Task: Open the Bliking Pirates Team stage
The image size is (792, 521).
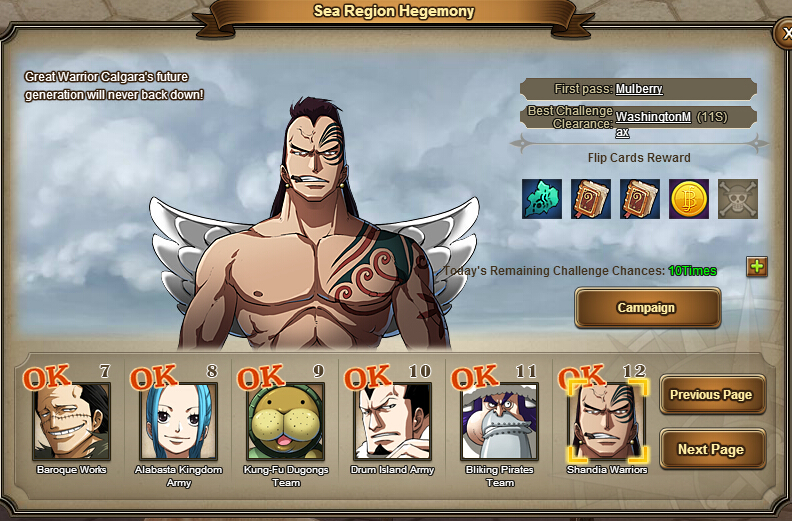Action: [500, 421]
